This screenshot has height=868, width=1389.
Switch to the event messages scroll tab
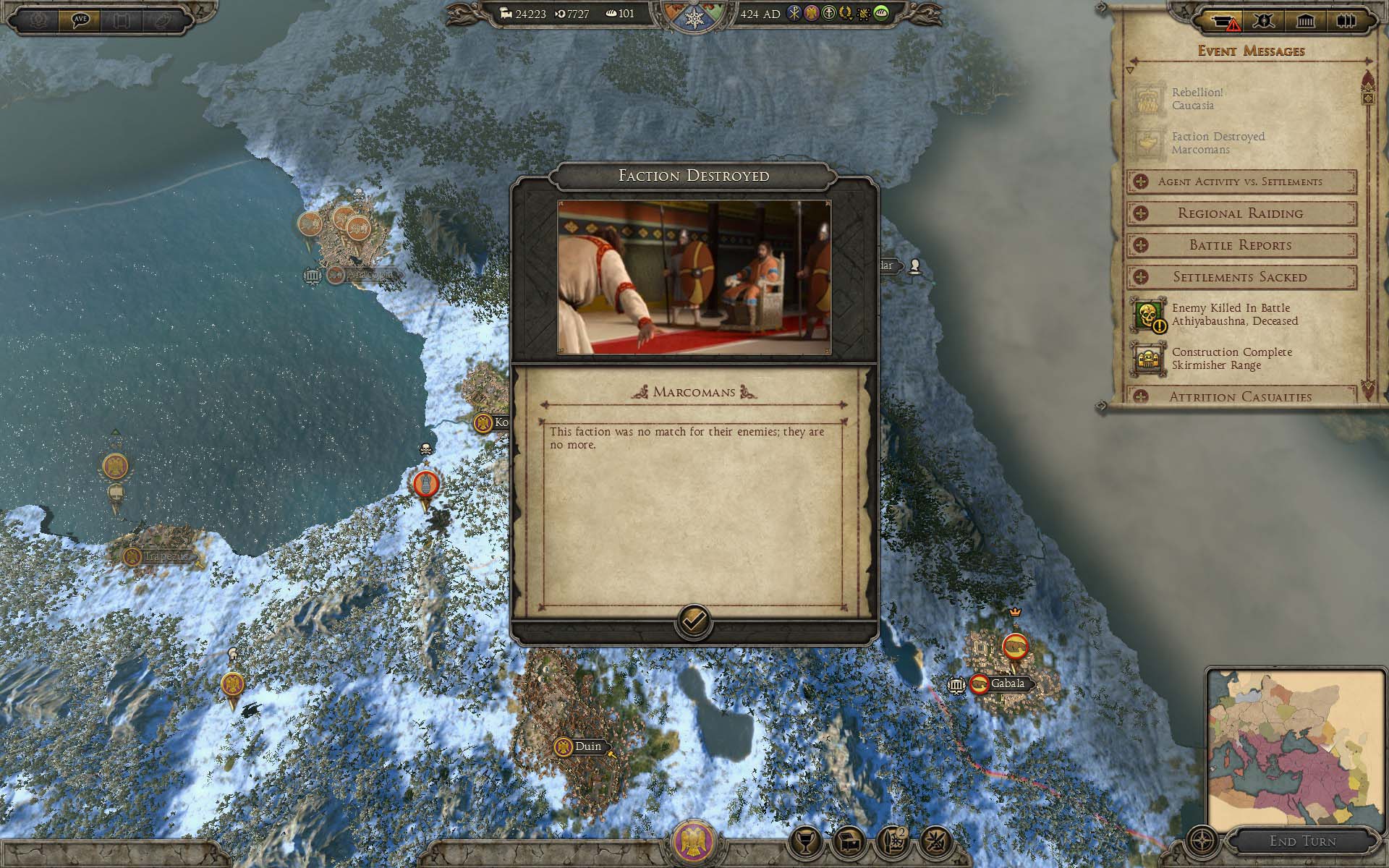pyautogui.click(x=1224, y=22)
